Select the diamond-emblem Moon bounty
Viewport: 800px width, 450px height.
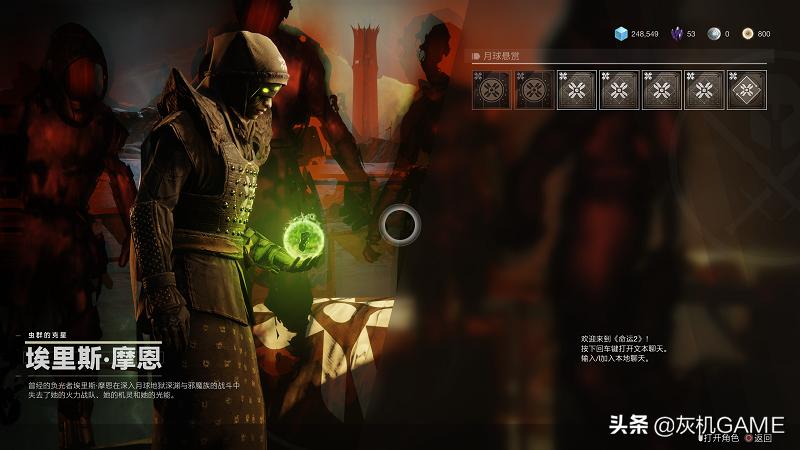coord(747,90)
